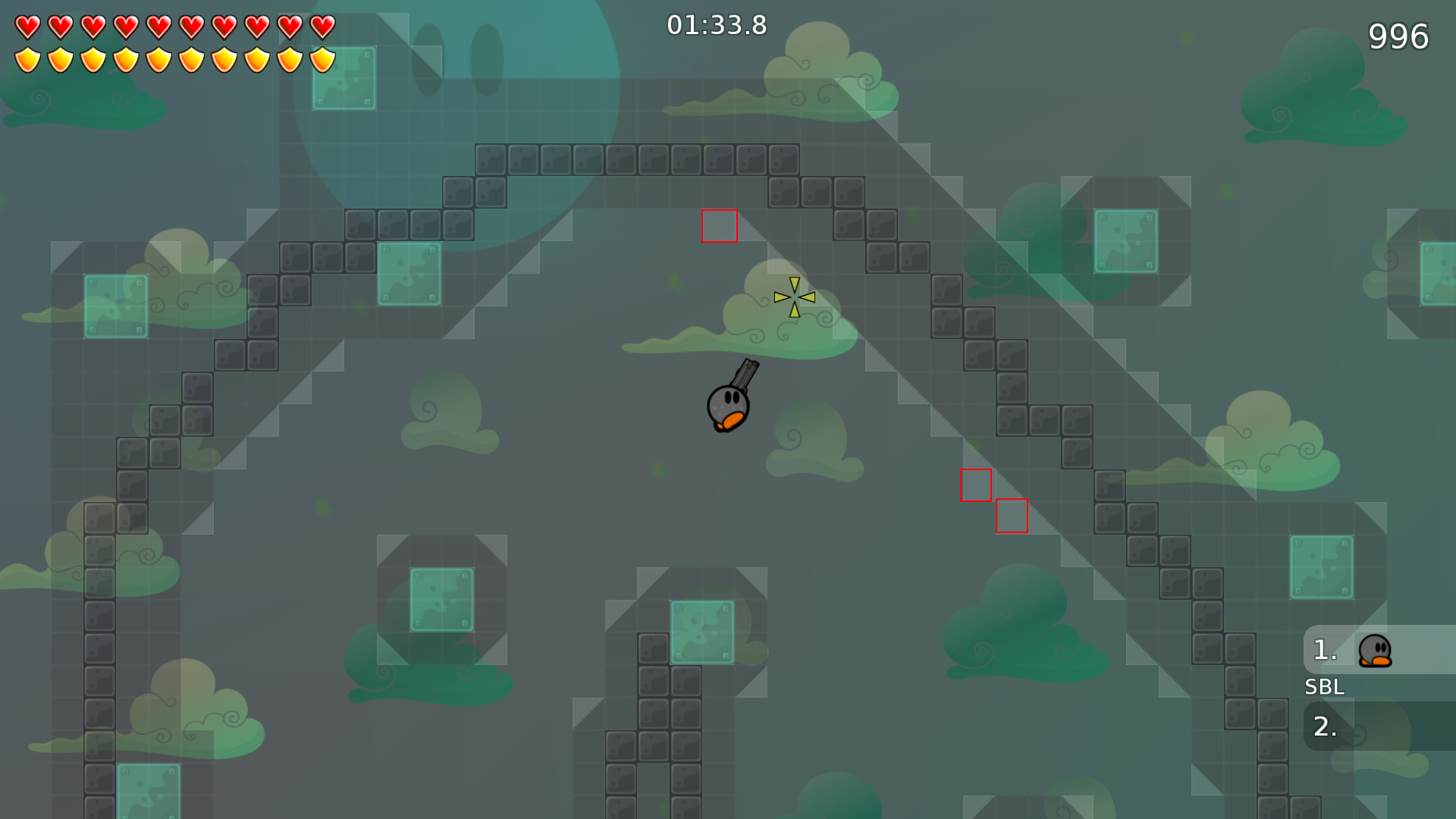Screen dimensions: 1456x819
Task: Click the teal crate below the shield row
Action: pos(345,78)
